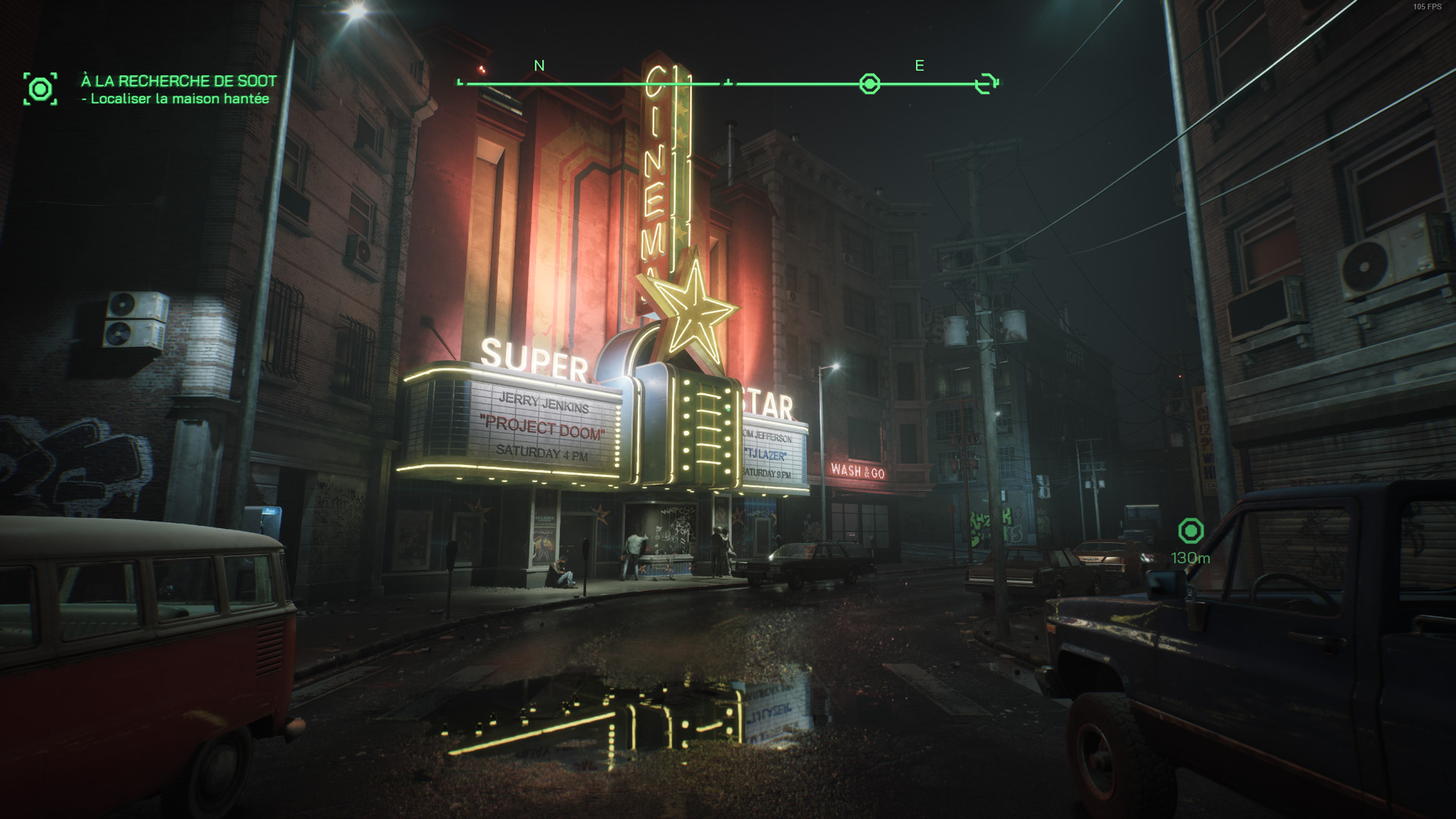Select the quest title À LA RECHERCHE DE SOOT

click(179, 81)
